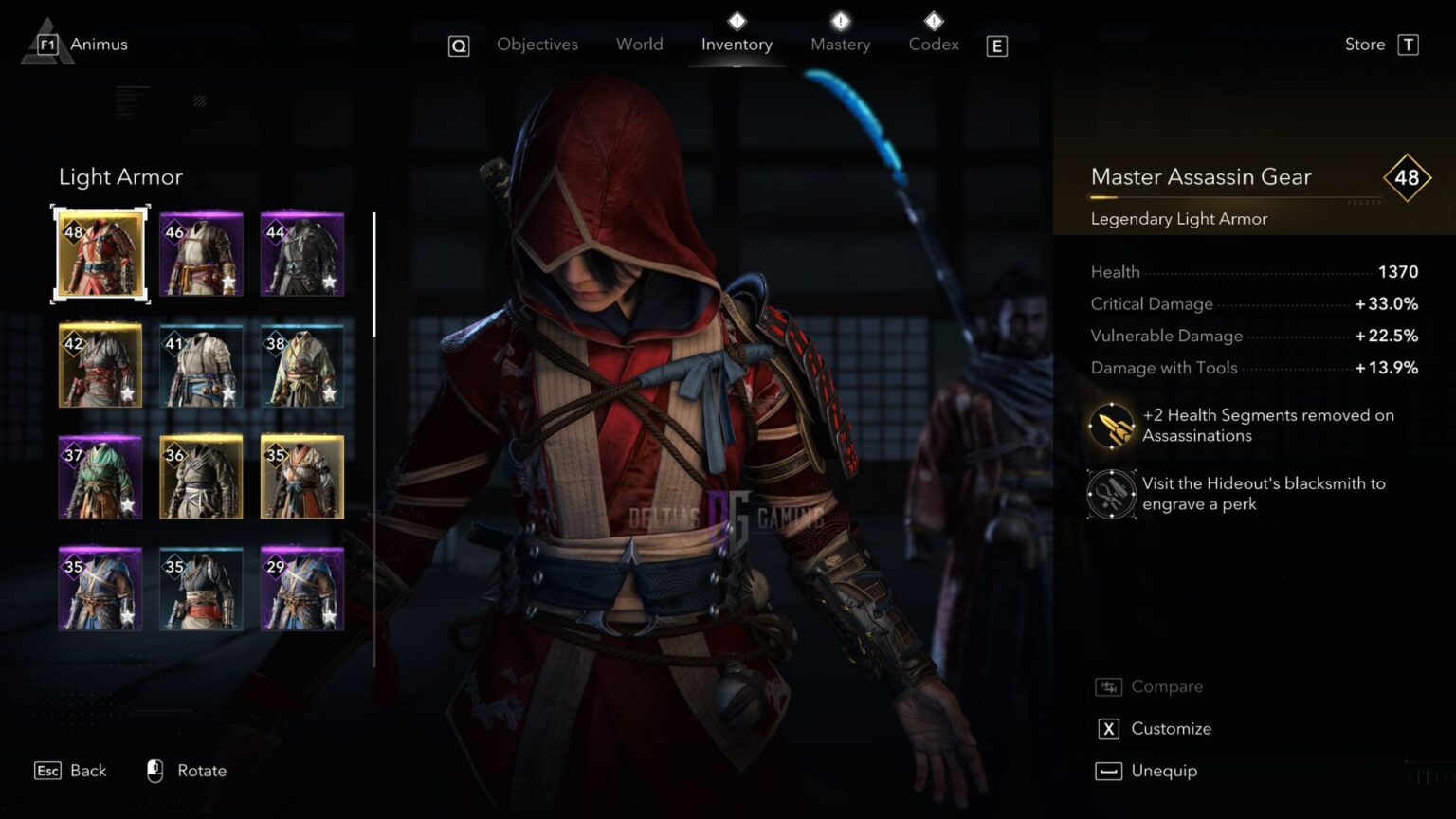Open the Codex tab
Viewport: 1456px width, 819px height.
point(933,44)
